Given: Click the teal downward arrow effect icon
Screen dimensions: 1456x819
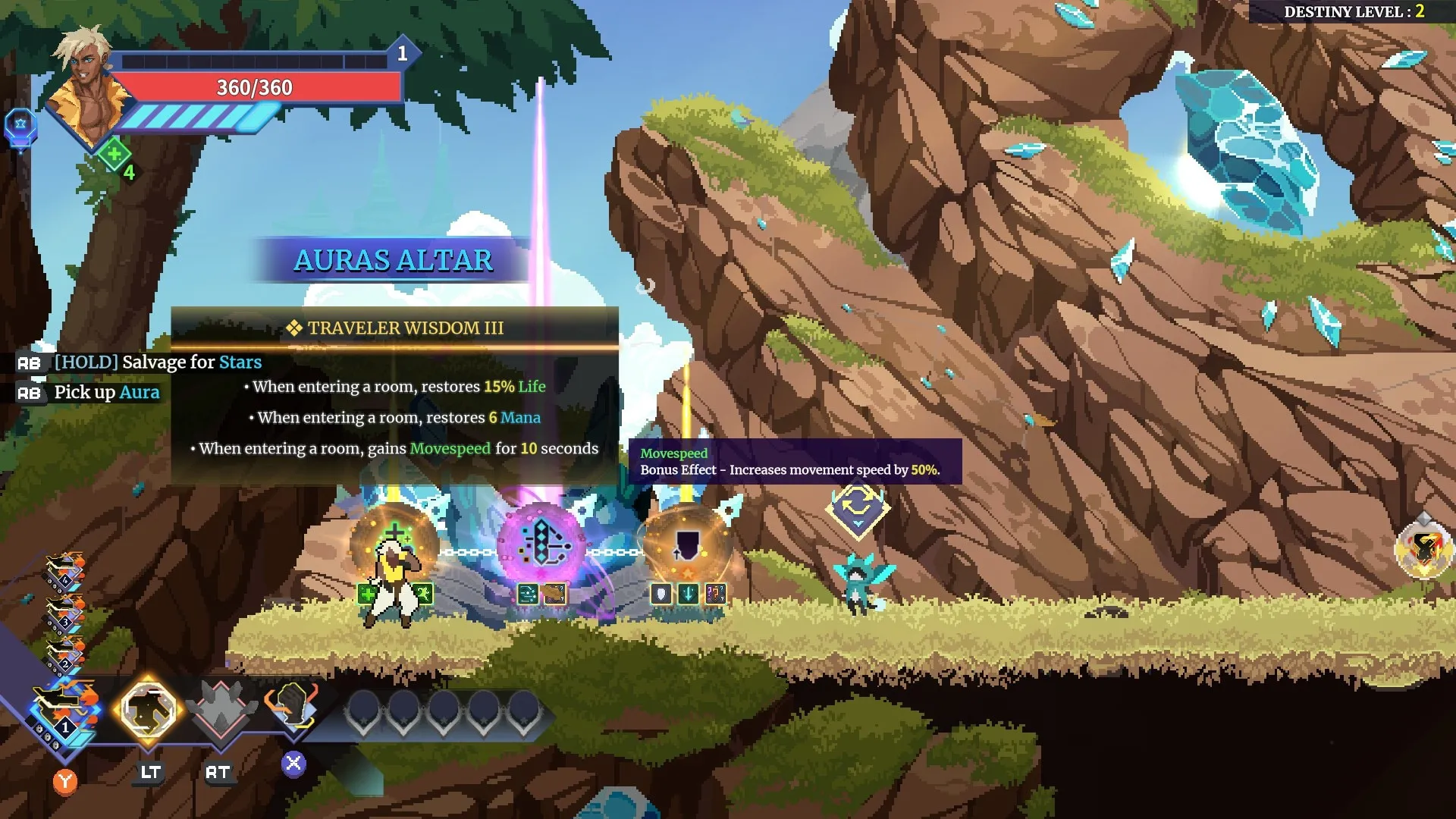Looking at the screenshot, I should click(x=688, y=594).
